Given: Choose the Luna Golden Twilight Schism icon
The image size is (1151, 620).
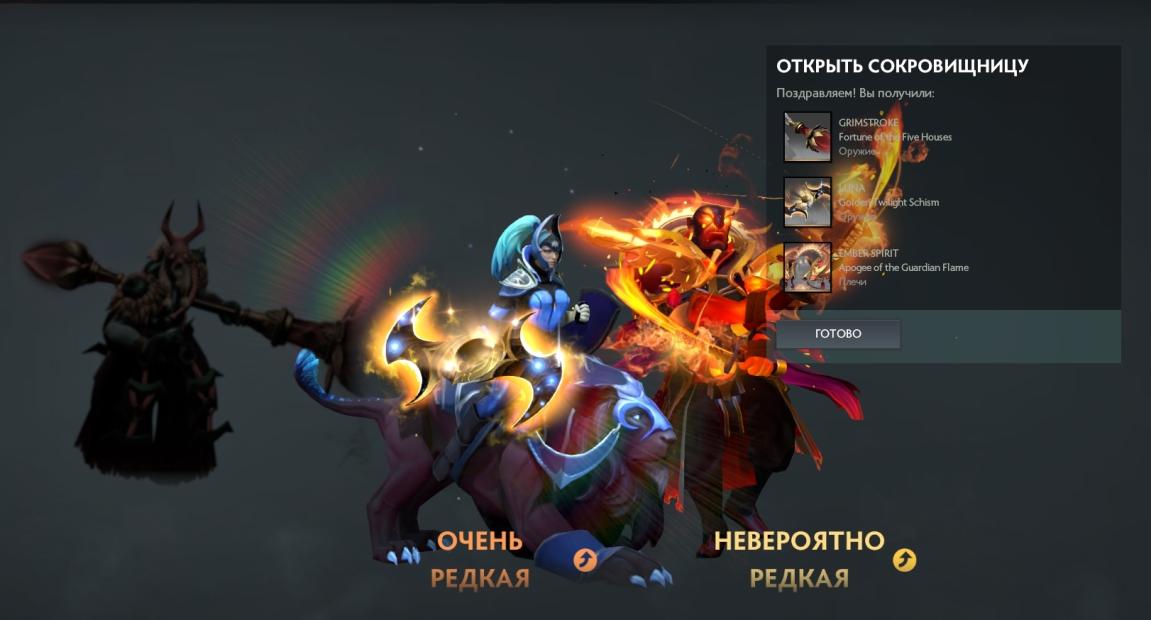Looking at the screenshot, I should pos(808,203).
